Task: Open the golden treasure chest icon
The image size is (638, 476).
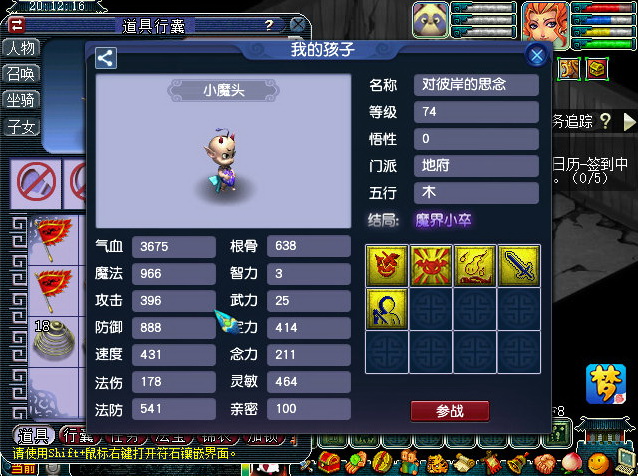Action: (x=597, y=68)
